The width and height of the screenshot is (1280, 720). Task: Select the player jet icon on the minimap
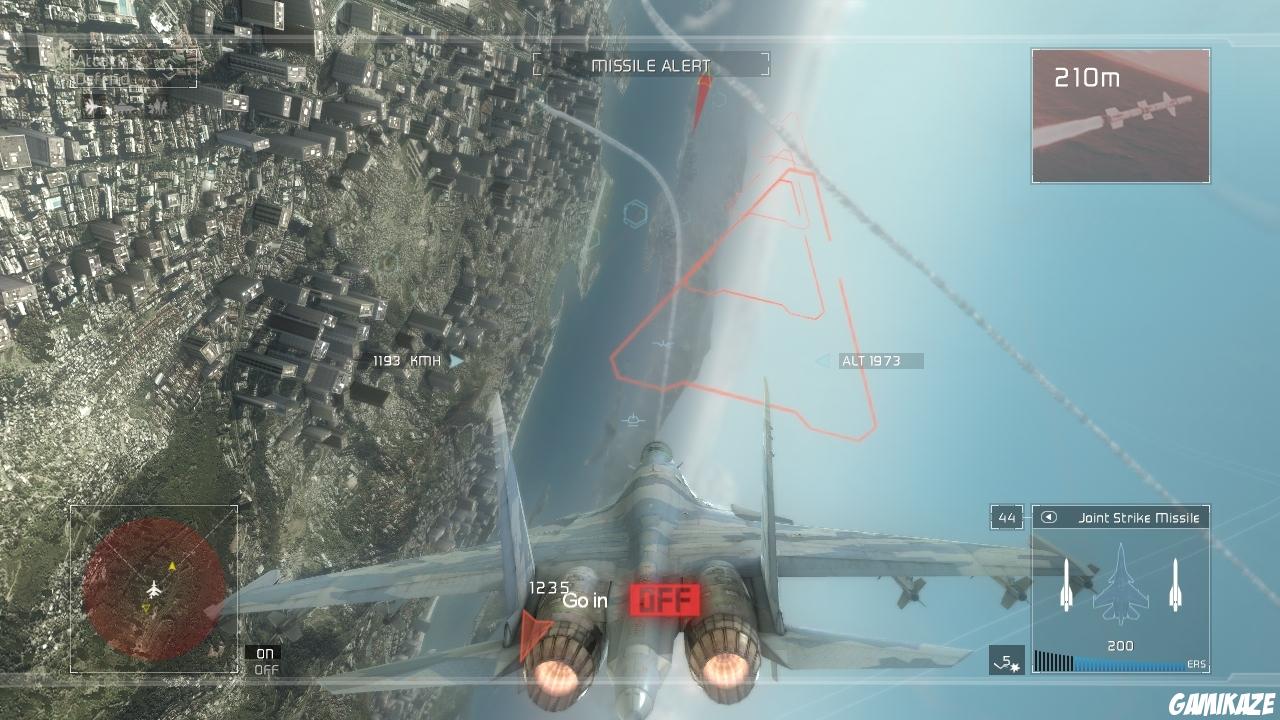pyautogui.click(x=155, y=590)
